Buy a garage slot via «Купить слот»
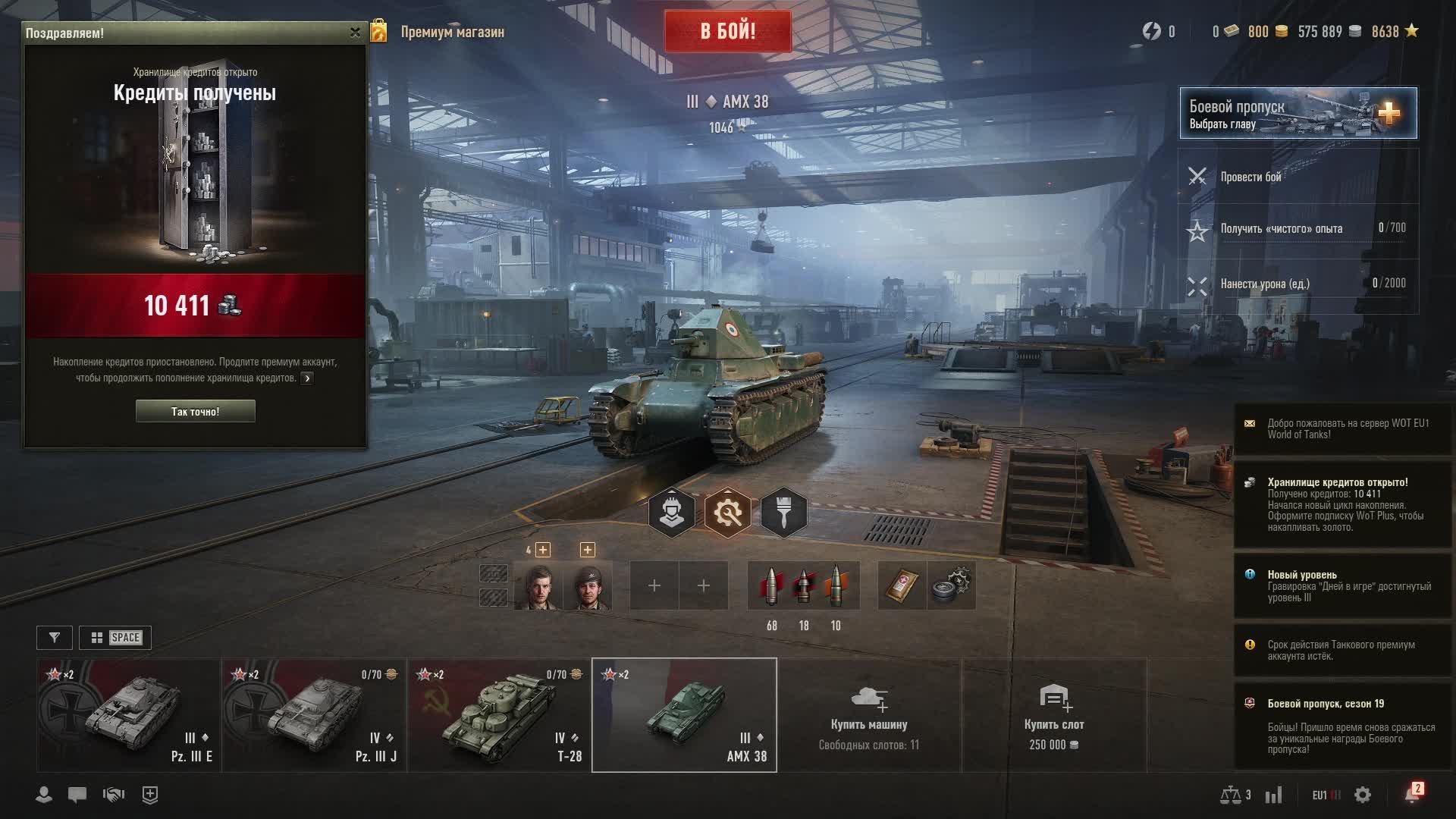The width and height of the screenshot is (1456, 819). [1054, 715]
